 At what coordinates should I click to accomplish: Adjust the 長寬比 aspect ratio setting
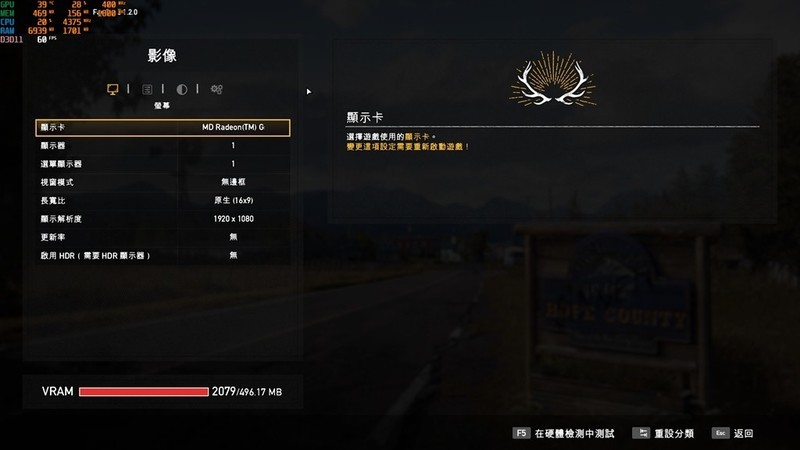pyautogui.click(x=162, y=200)
